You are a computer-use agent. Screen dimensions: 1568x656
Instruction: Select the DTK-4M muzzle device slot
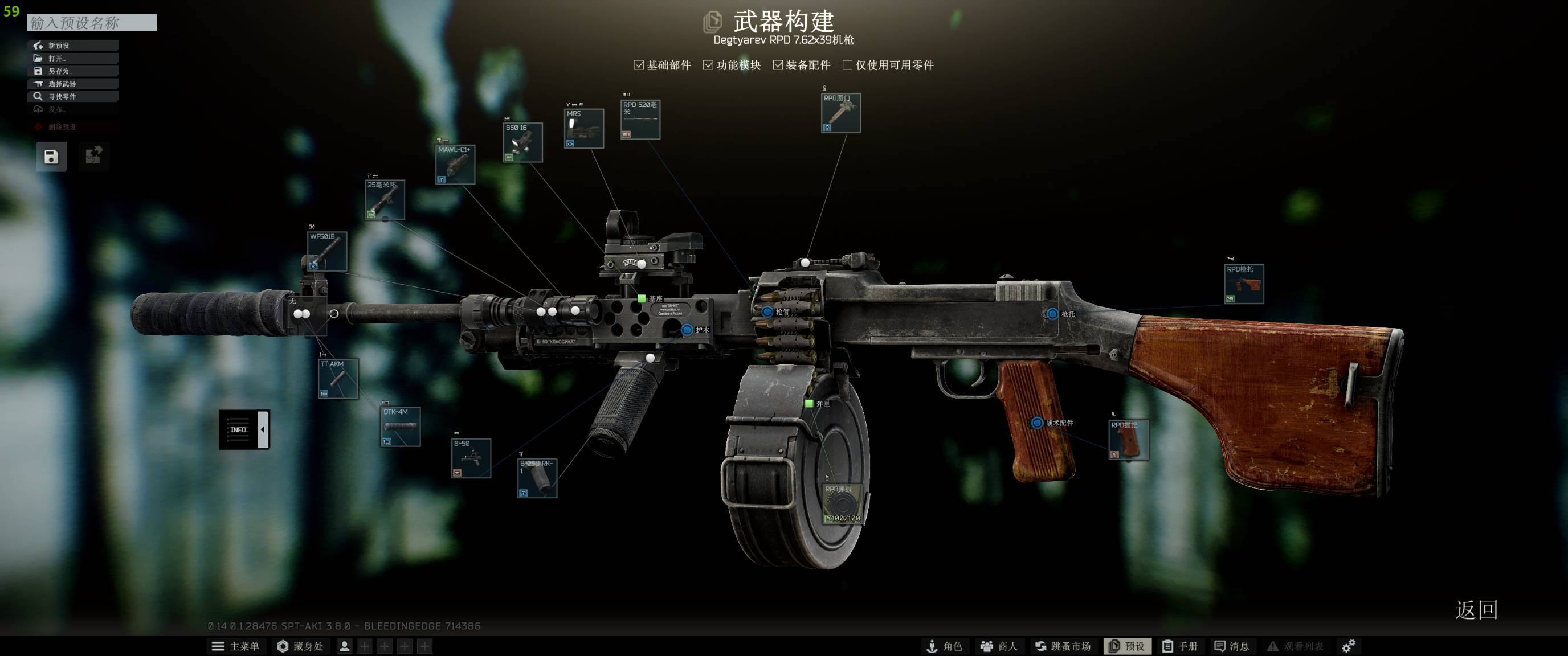pos(401,427)
